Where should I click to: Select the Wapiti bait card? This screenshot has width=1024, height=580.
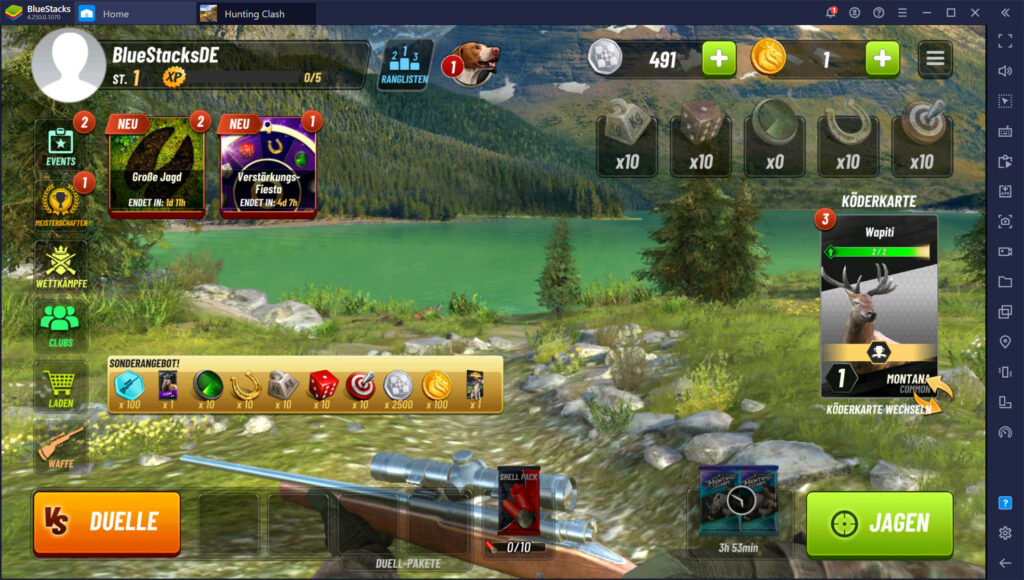(879, 305)
